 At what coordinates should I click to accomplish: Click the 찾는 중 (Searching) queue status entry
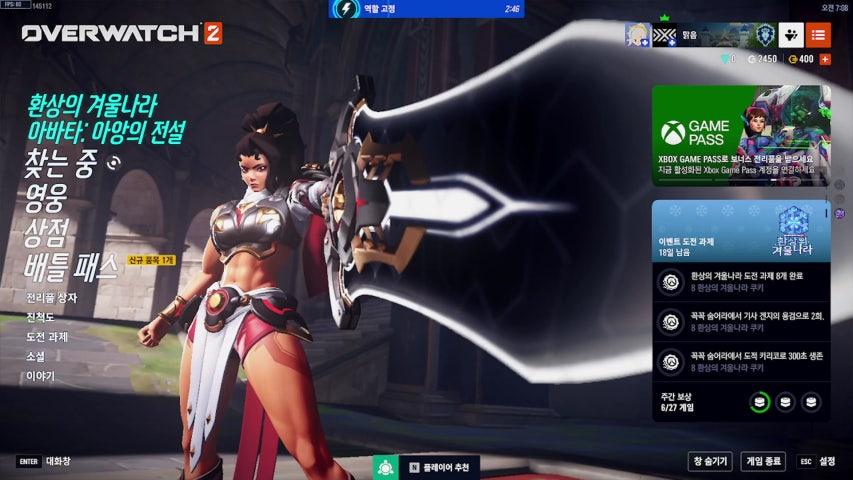[60, 167]
